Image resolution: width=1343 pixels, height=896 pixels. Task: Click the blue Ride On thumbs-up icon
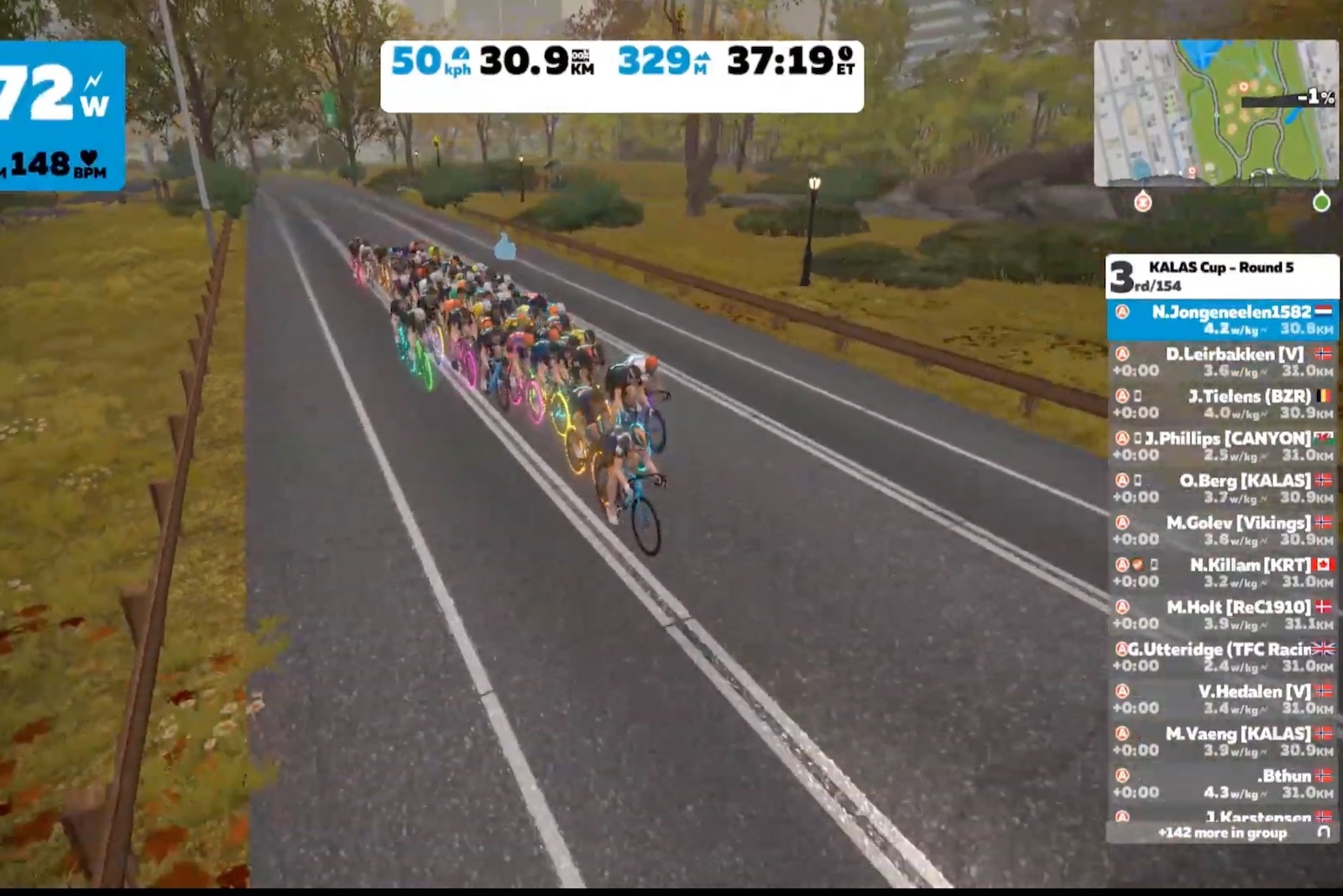(504, 247)
